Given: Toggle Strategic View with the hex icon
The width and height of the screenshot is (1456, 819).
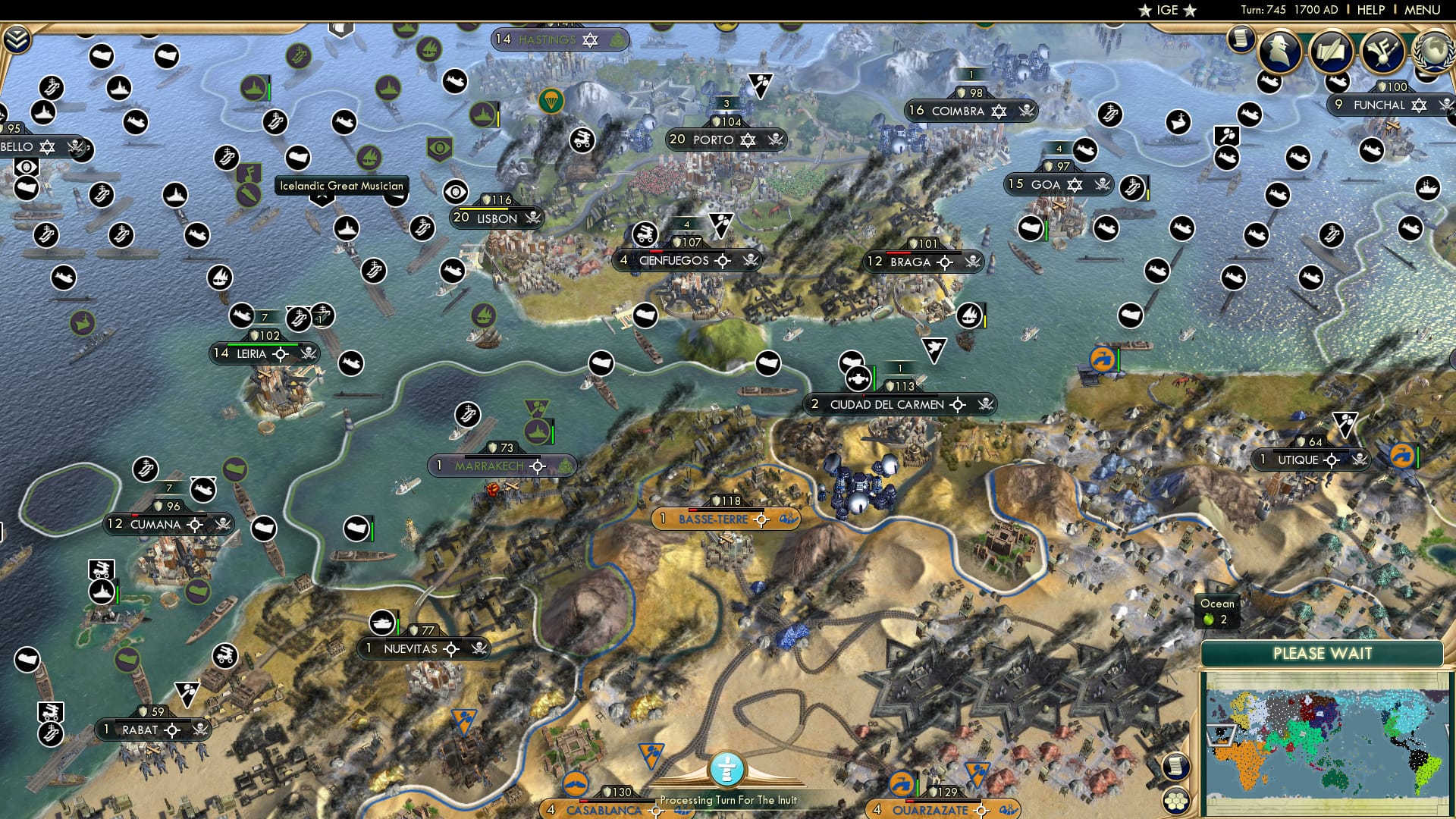Looking at the screenshot, I should point(1176,801).
